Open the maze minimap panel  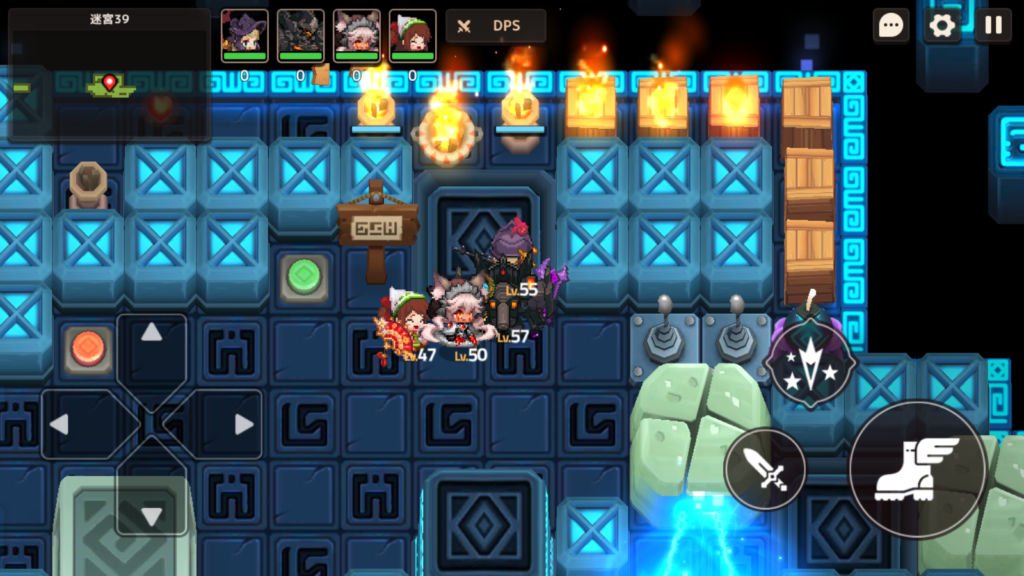(x=109, y=75)
